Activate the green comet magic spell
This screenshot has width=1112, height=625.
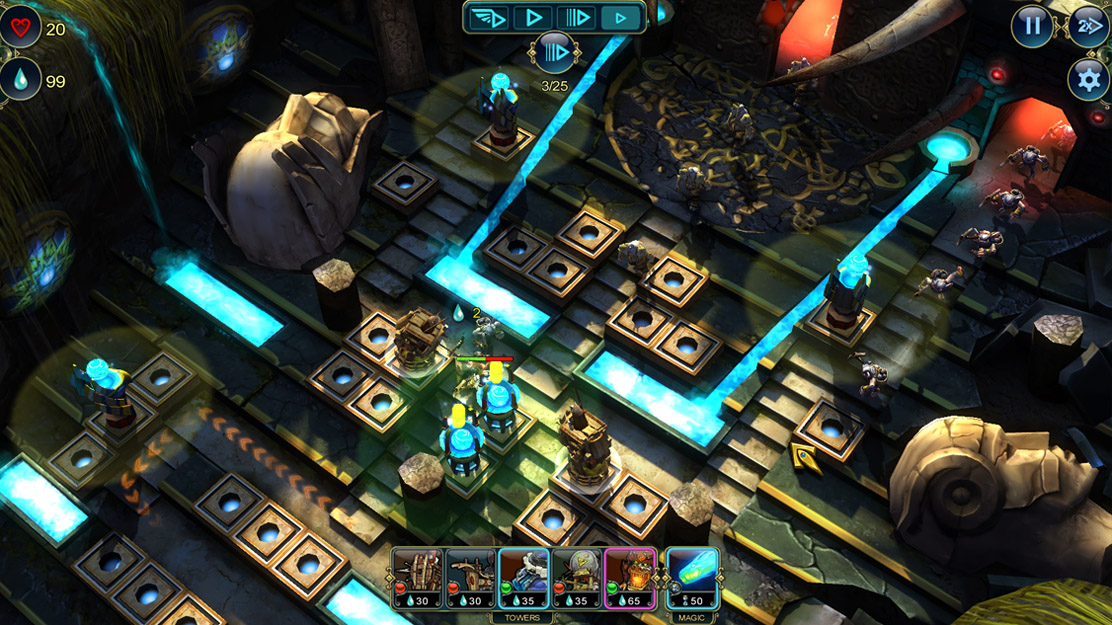(x=692, y=578)
